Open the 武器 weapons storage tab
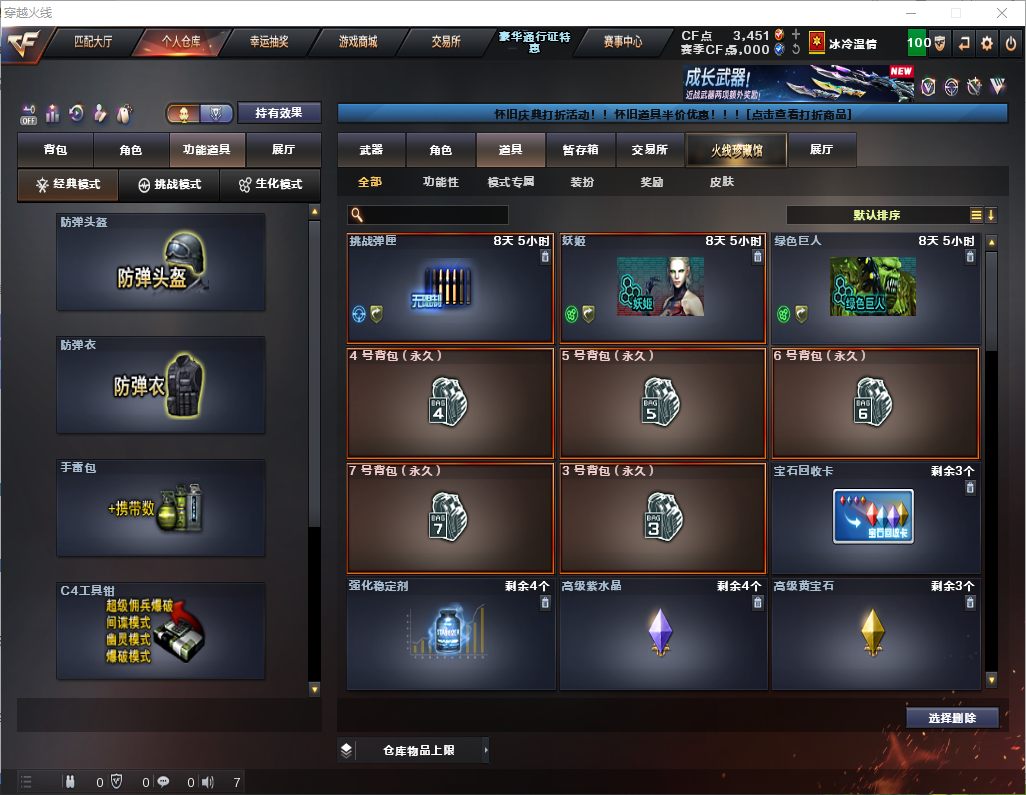Viewport: 1026px width, 795px height. click(x=371, y=150)
